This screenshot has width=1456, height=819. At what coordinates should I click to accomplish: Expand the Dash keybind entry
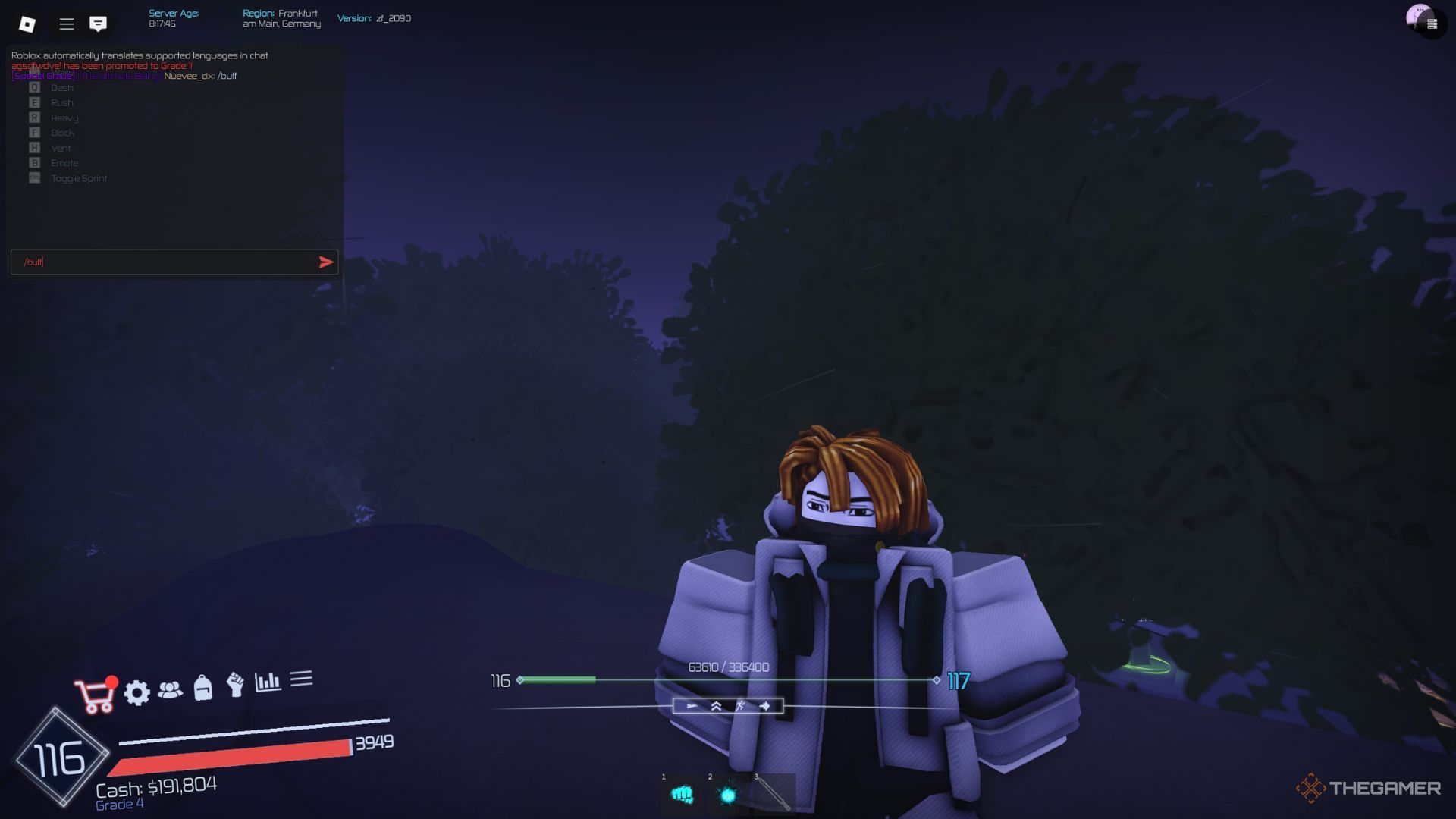tap(61, 87)
